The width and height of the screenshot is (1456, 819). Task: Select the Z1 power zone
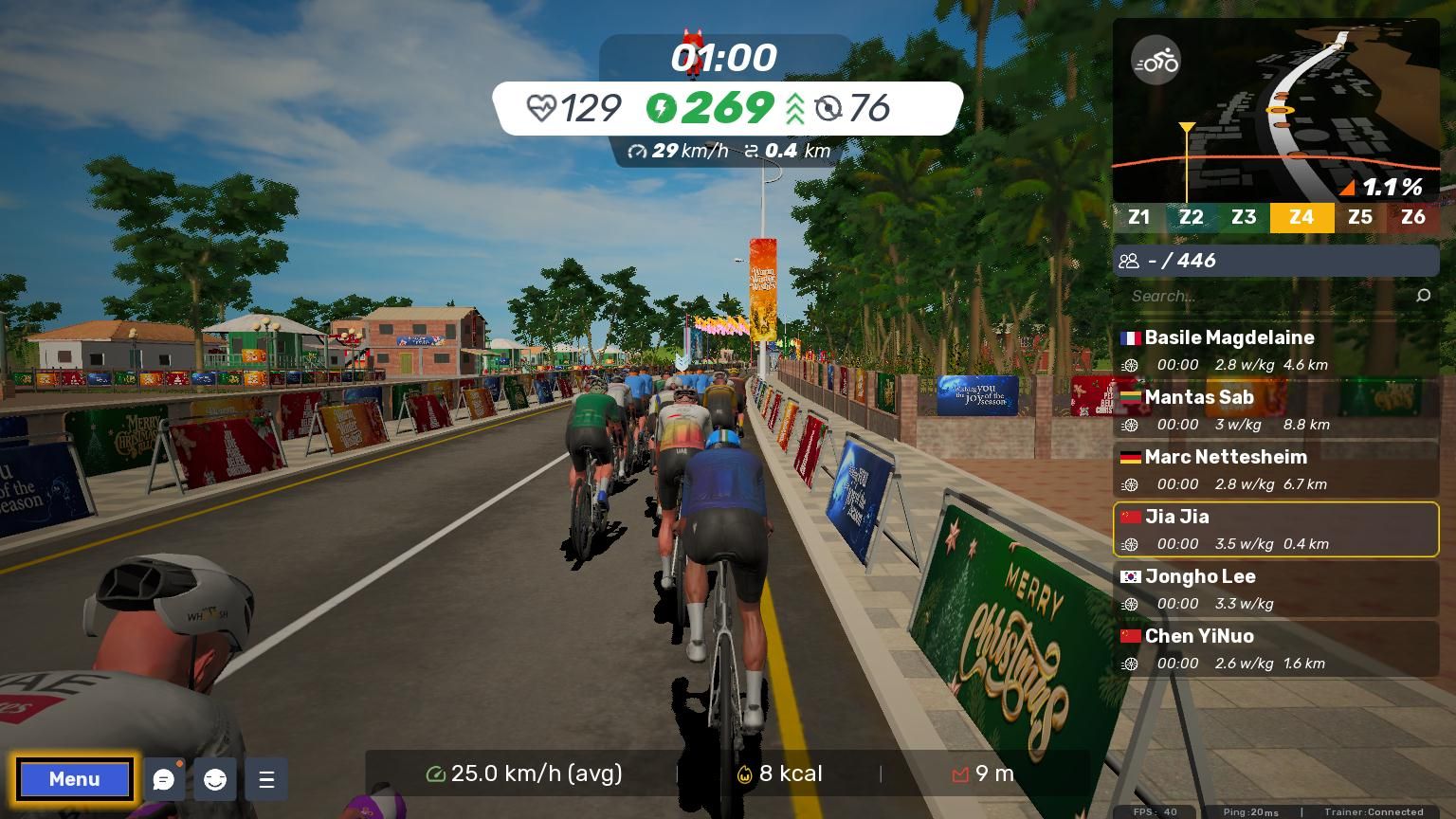[x=1138, y=217]
